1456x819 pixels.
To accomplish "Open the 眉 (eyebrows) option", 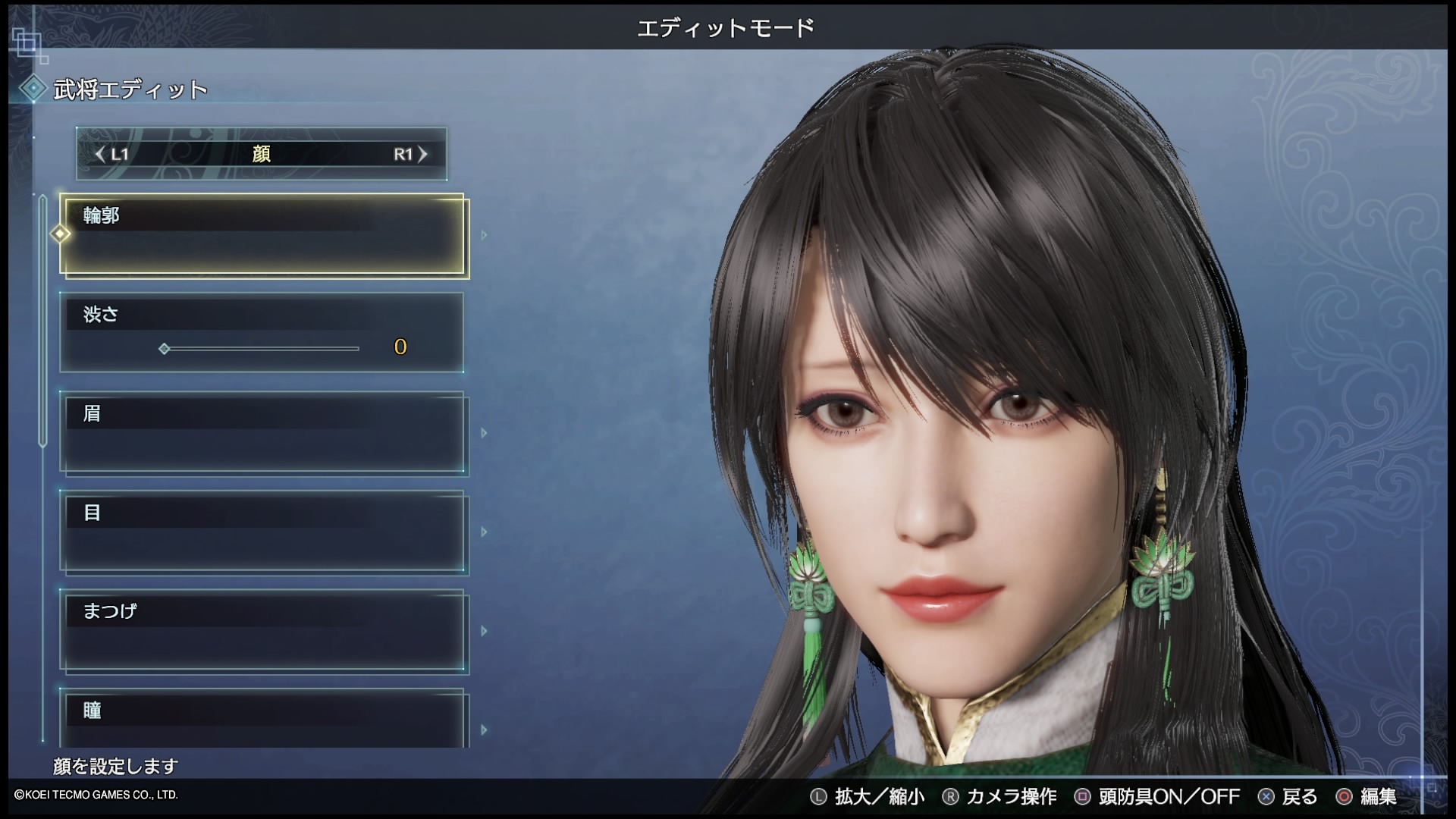I will coord(262,433).
